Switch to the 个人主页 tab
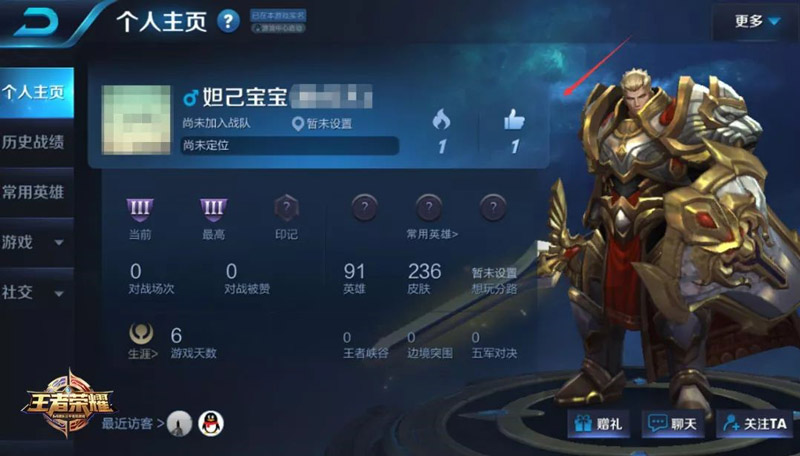800x456 pixels. click(x=34, y=92)
